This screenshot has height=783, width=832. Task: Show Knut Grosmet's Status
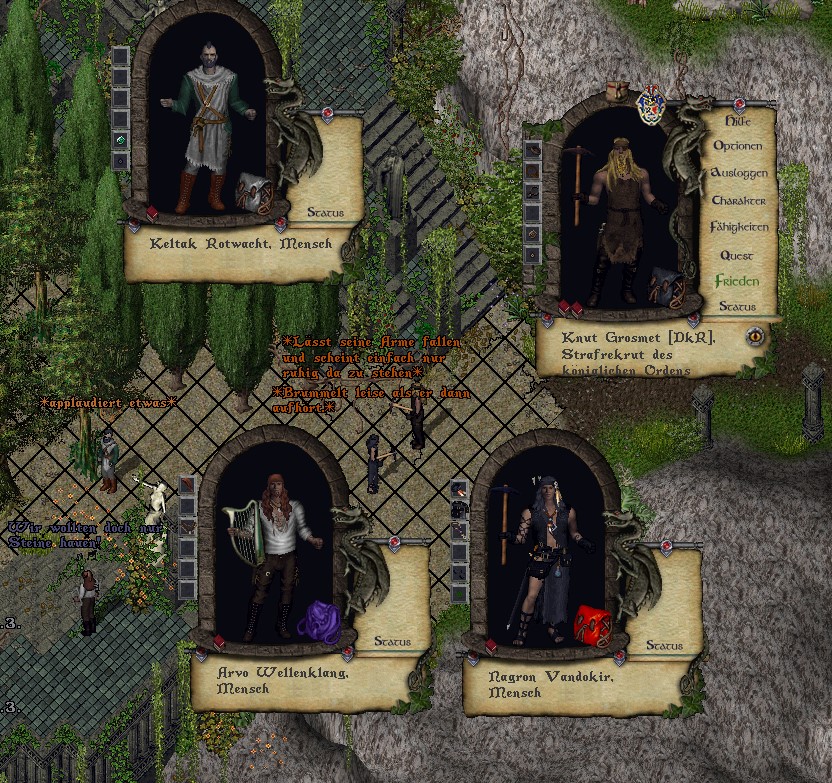pos(737,307)
